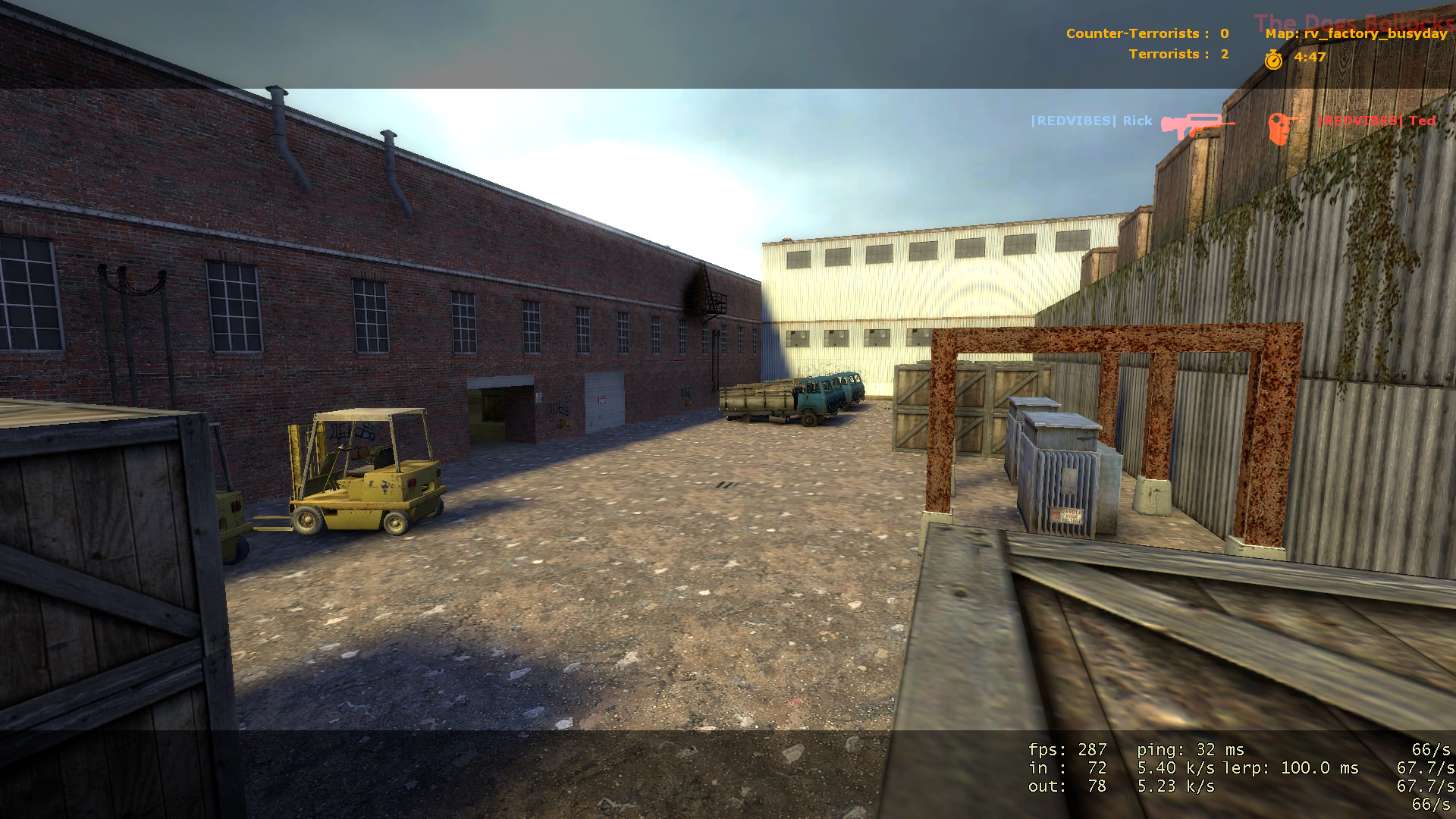1456x819 pixels.
Task: Select "|REDVIBES| Ted" in the kill feed
Action: click(1376, 121)
